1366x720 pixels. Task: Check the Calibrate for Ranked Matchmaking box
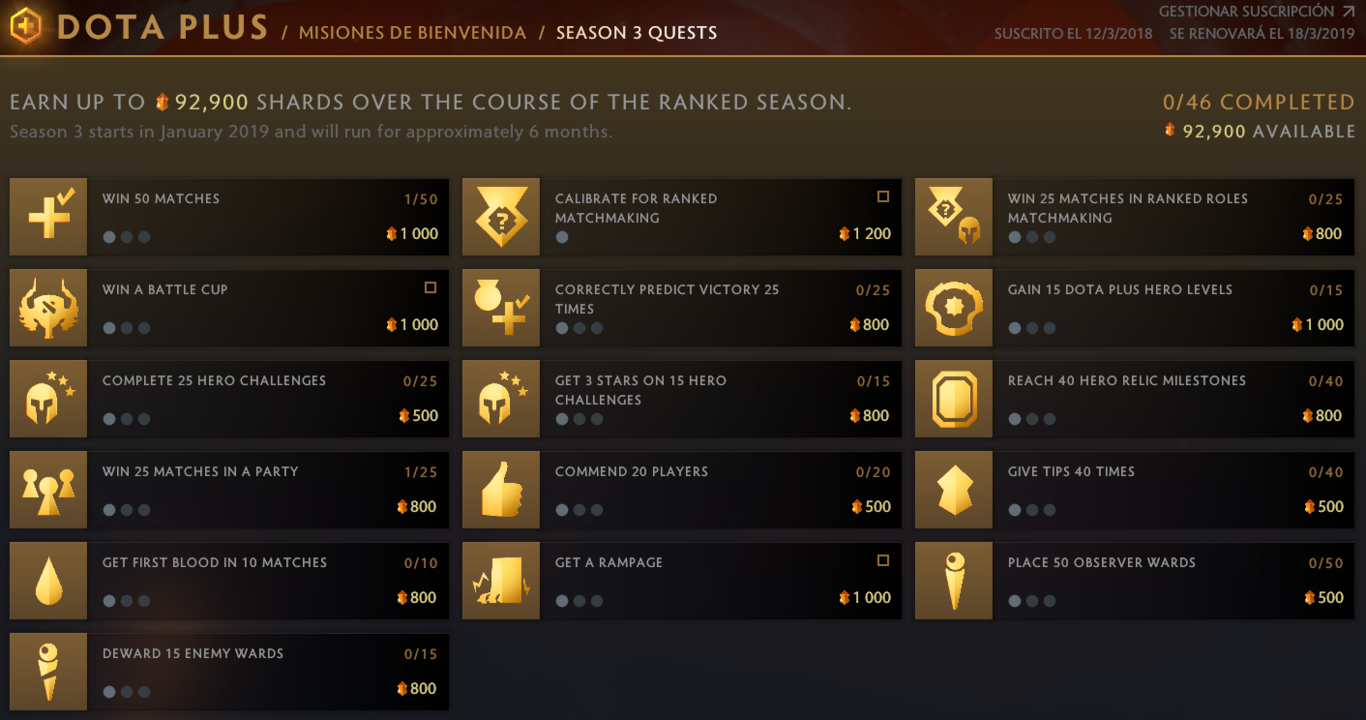(x=882, y=196)
